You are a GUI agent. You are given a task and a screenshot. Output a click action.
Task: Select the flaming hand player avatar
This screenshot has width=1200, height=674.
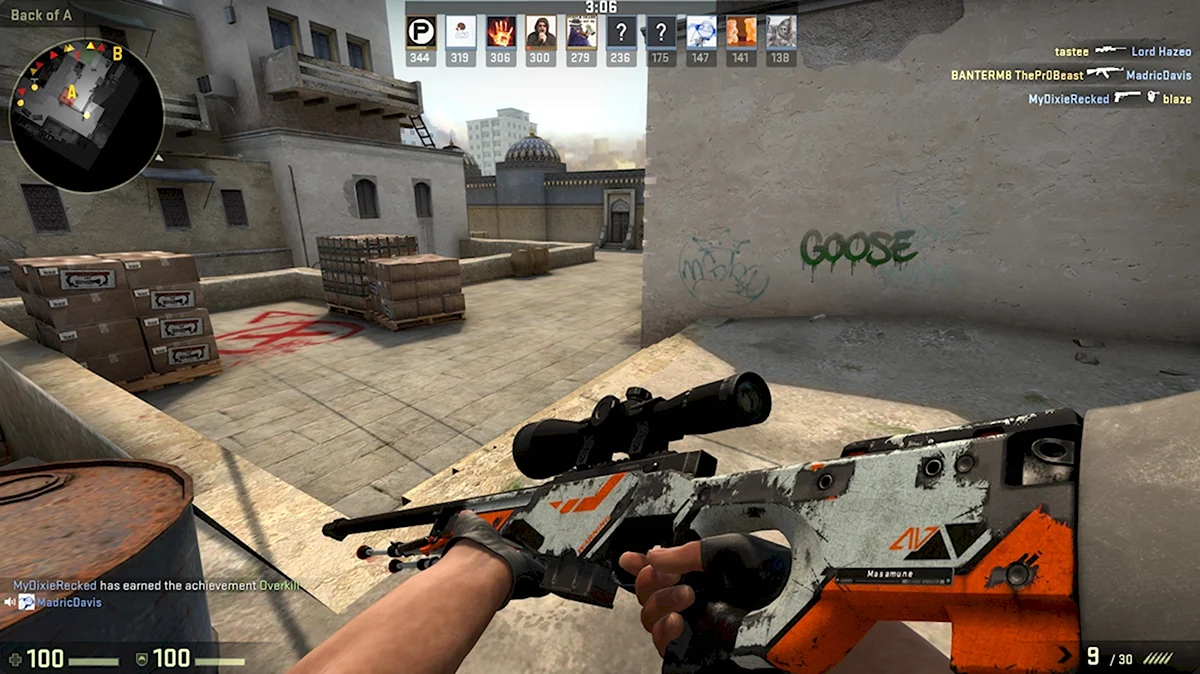[501, 32]
